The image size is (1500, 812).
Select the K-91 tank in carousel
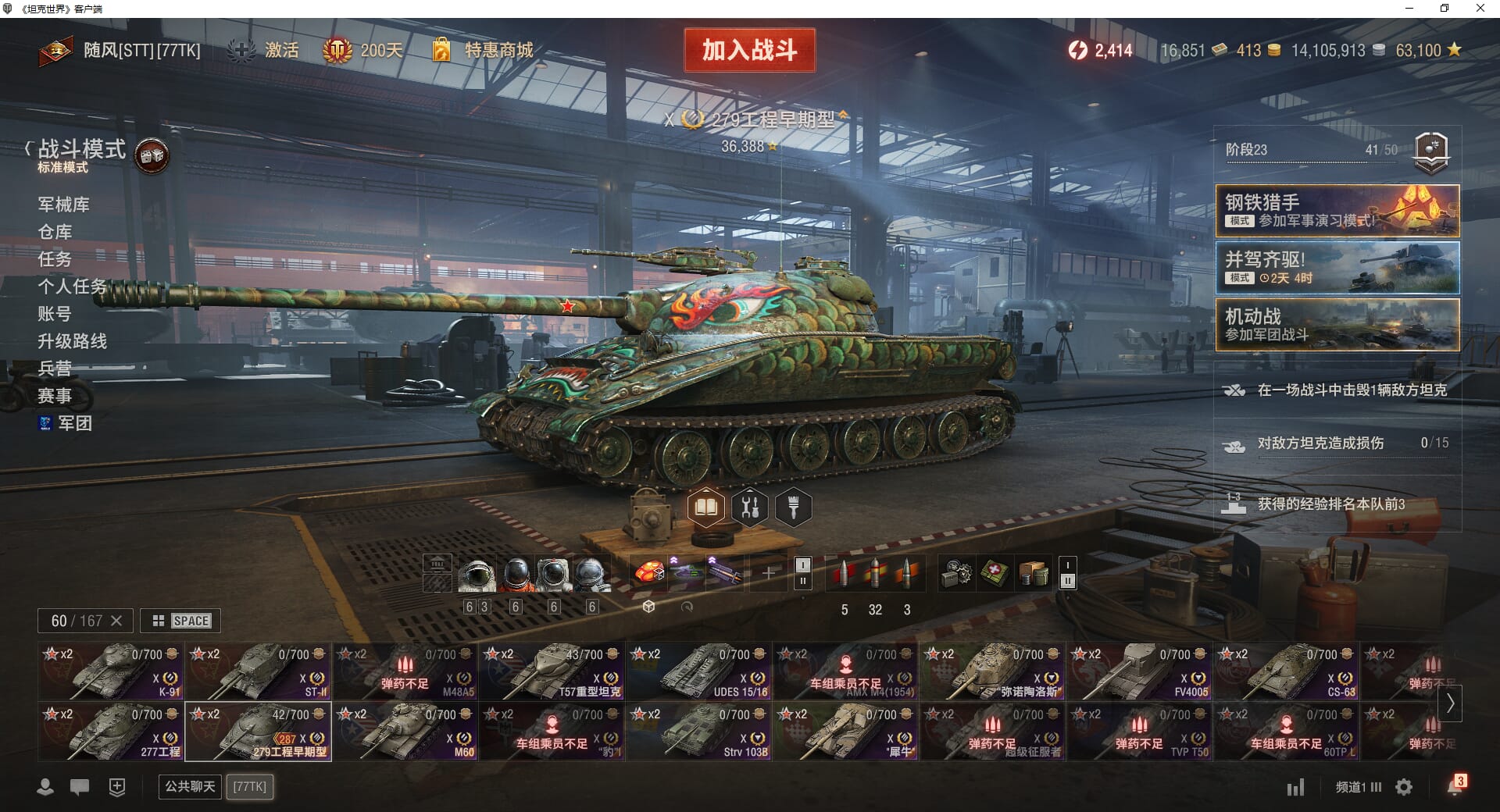[110, 671]
